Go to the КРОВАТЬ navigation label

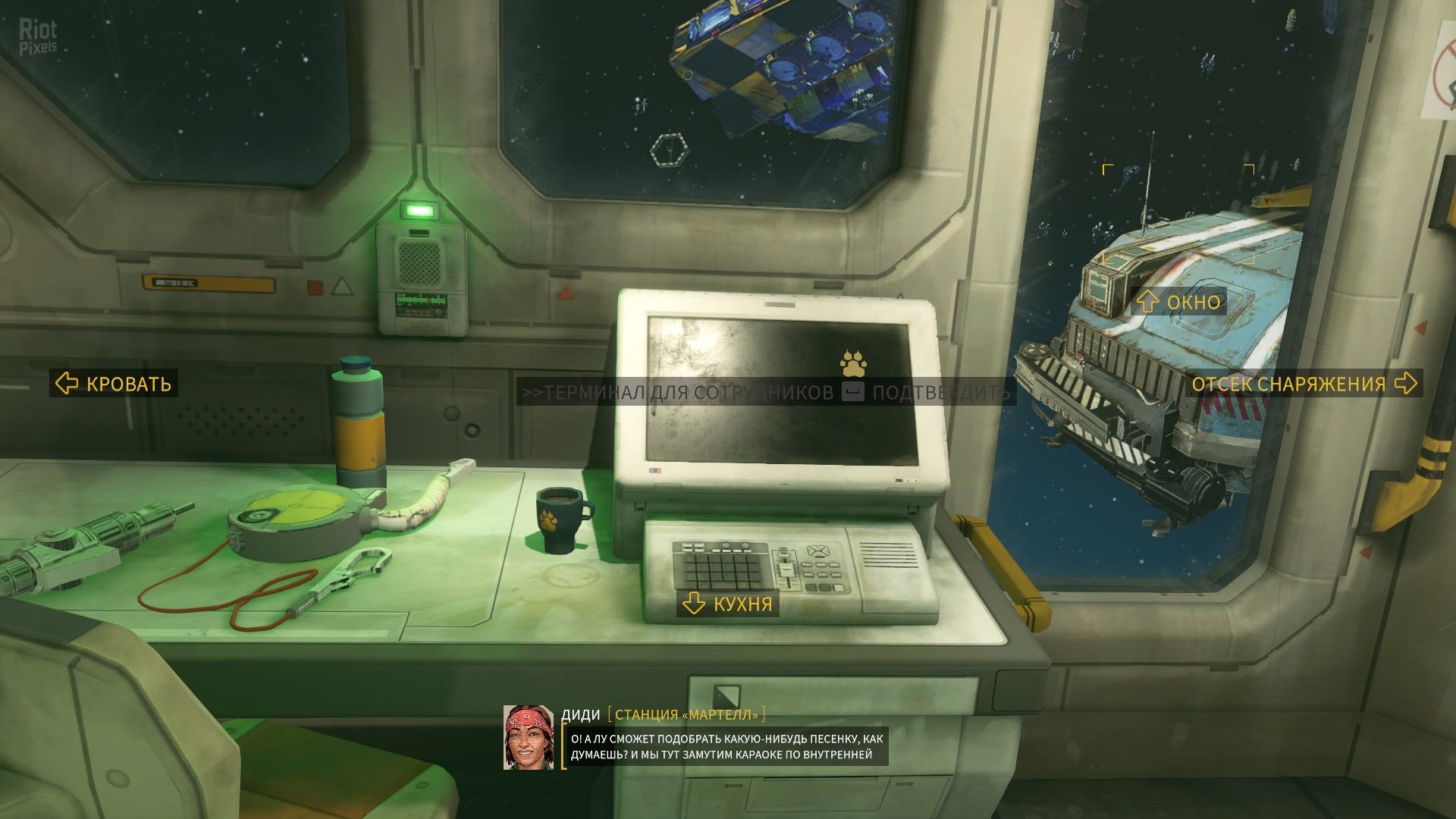[115, 384]
